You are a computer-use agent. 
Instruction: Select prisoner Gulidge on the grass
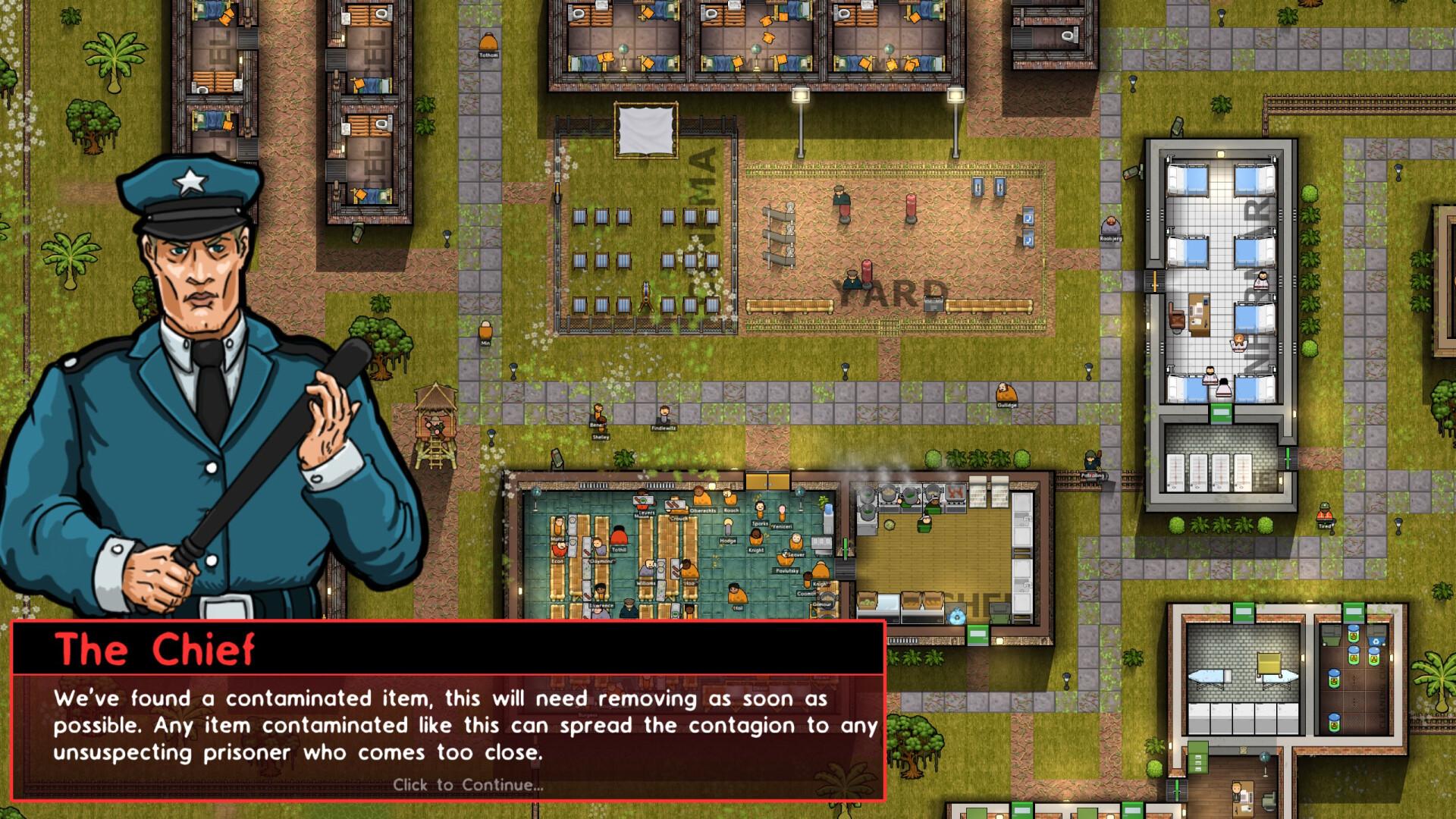[1006, 392]
